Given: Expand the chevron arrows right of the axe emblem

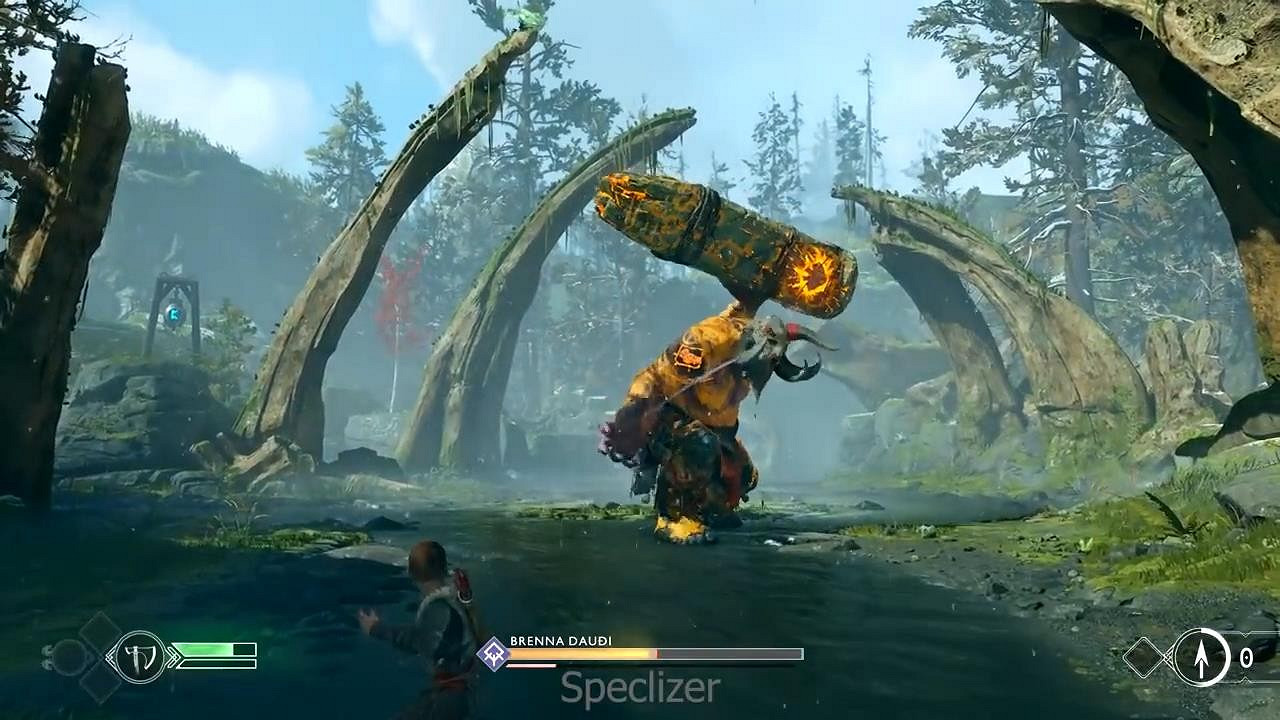Looking at the screenshot, I should 174,656.
